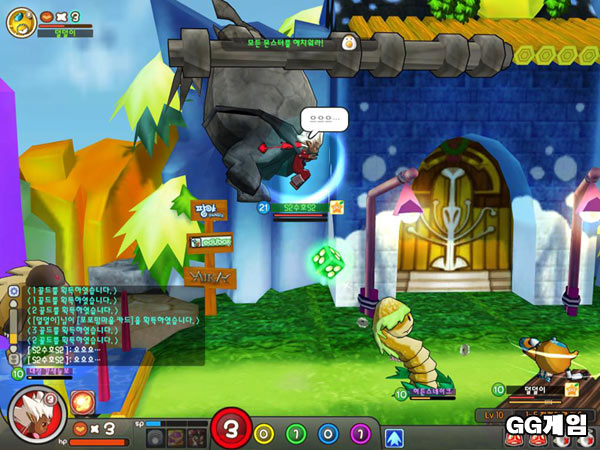Open the blue up-arrow button
600x450 pixels.
click(394, 436)
